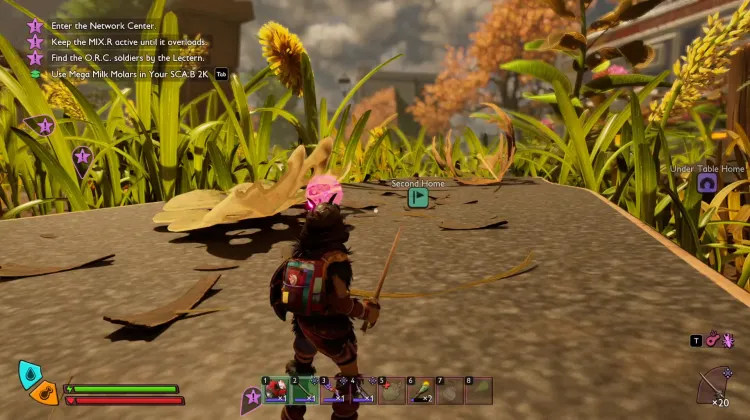Choose hotbar slot 2 with the bow
The image size is (750, 420).
(305, 390)
